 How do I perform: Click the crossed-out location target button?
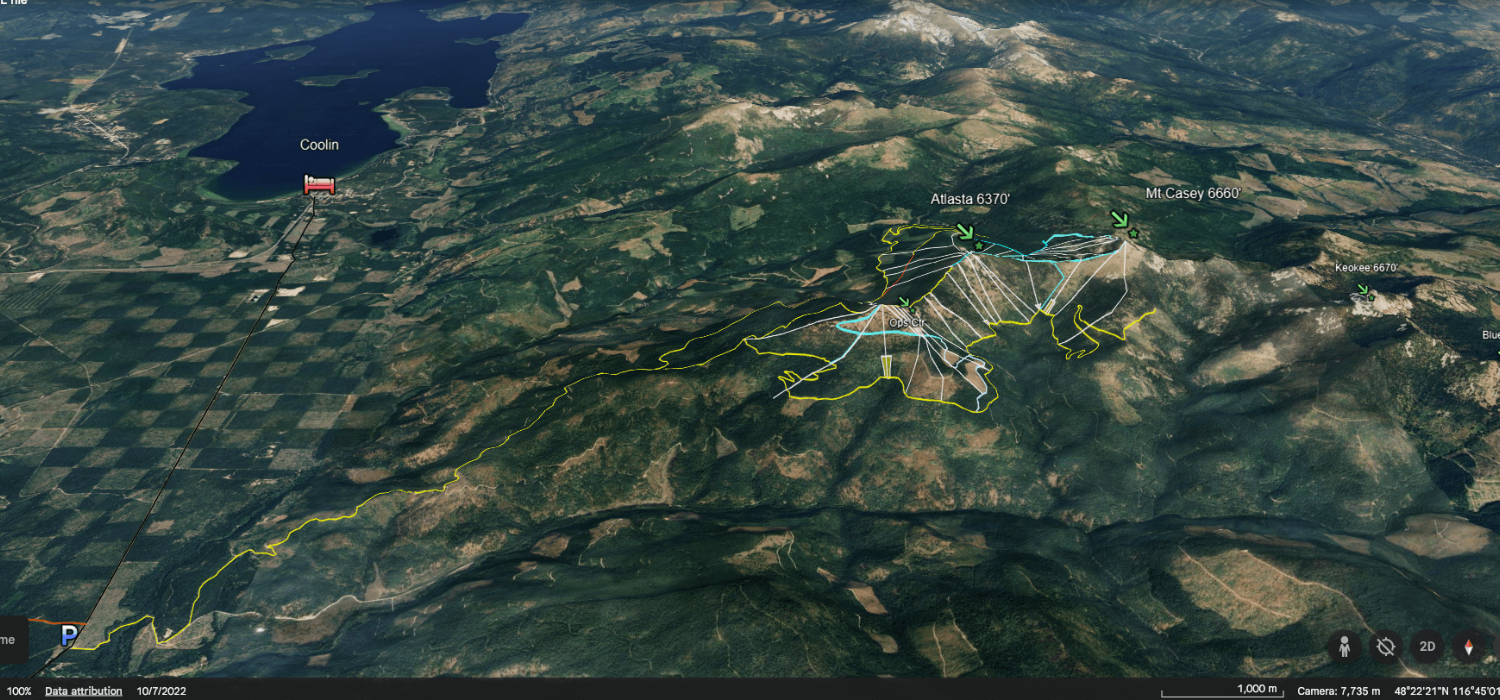(x=1385, y=646)
